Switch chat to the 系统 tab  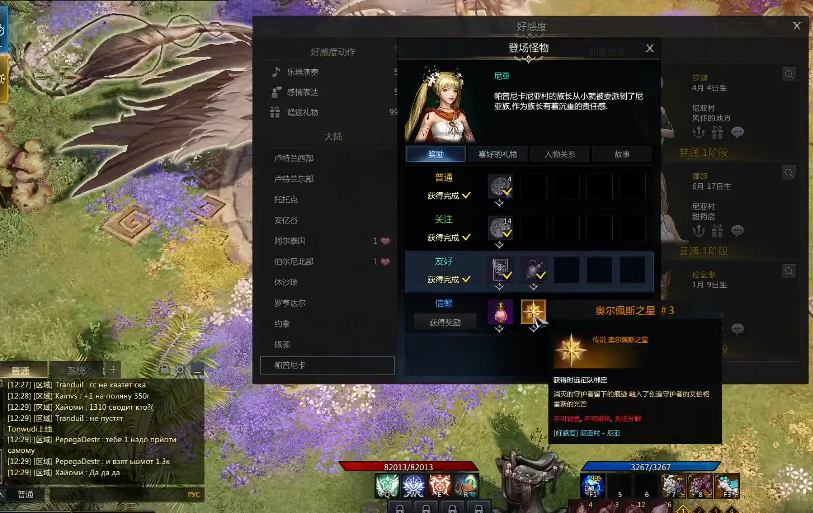click(x=69, y=369)
